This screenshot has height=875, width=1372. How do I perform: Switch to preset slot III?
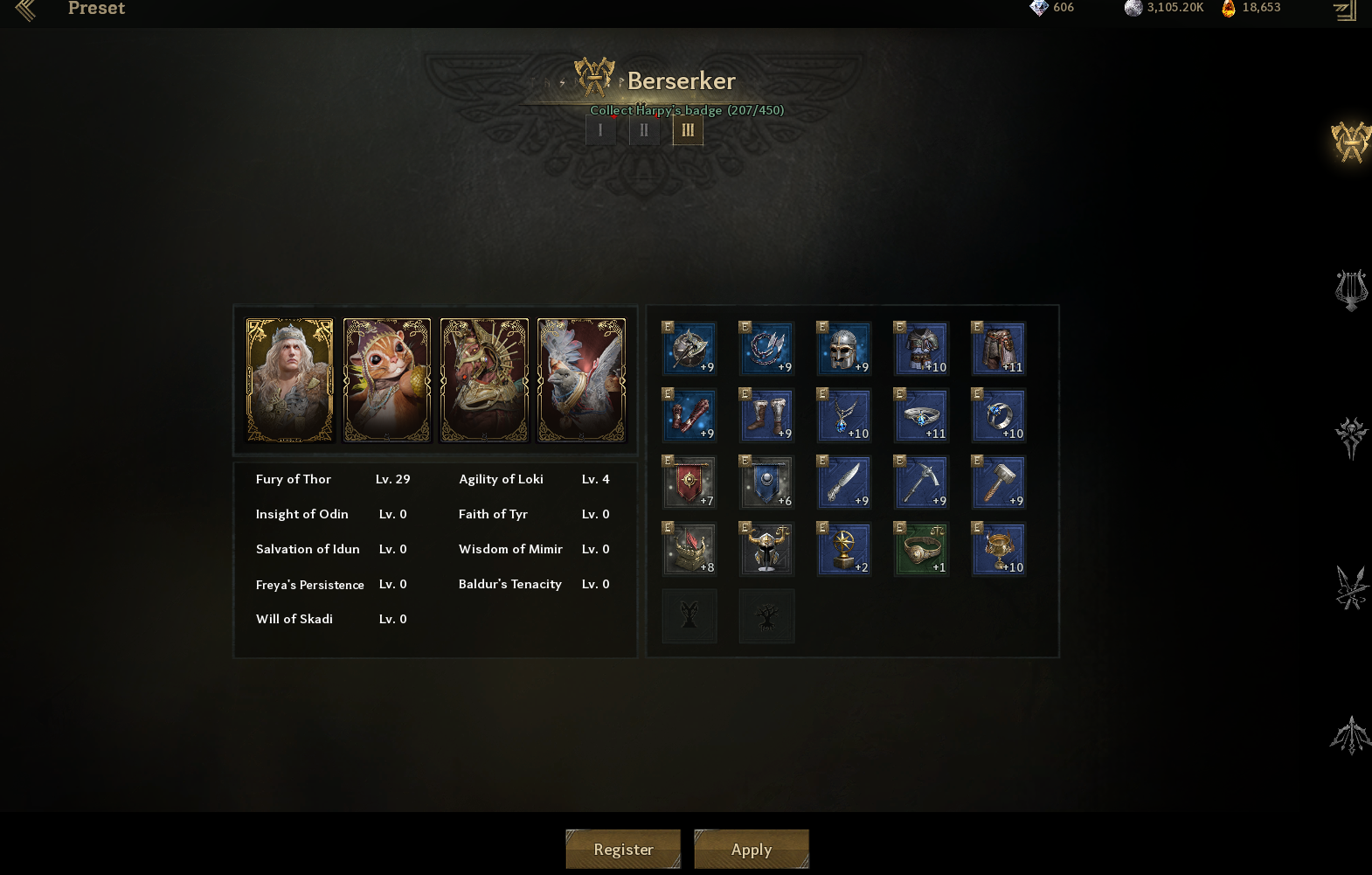(688, 130)
